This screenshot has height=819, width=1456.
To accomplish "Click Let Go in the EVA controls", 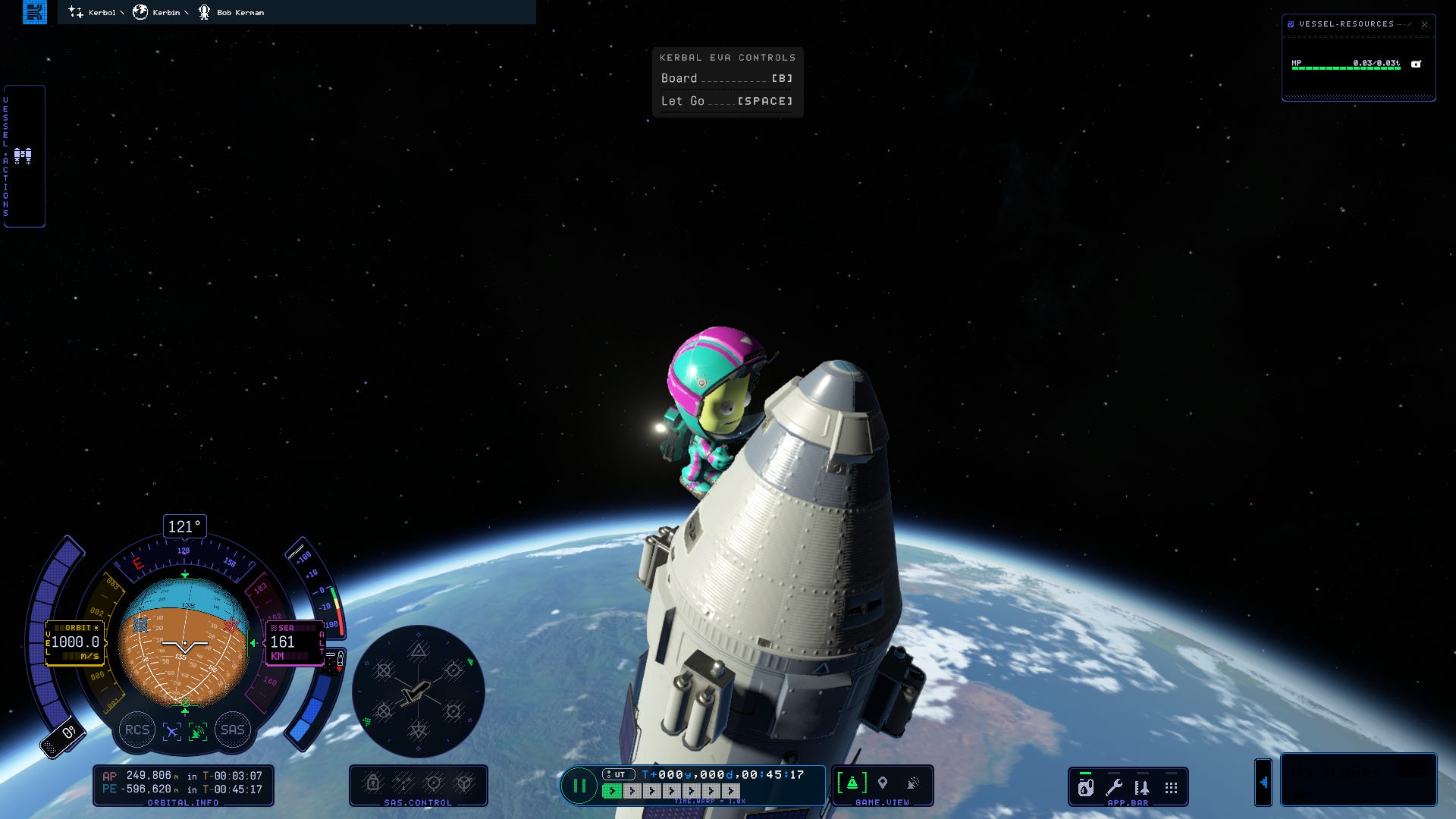I will [726, 101].
